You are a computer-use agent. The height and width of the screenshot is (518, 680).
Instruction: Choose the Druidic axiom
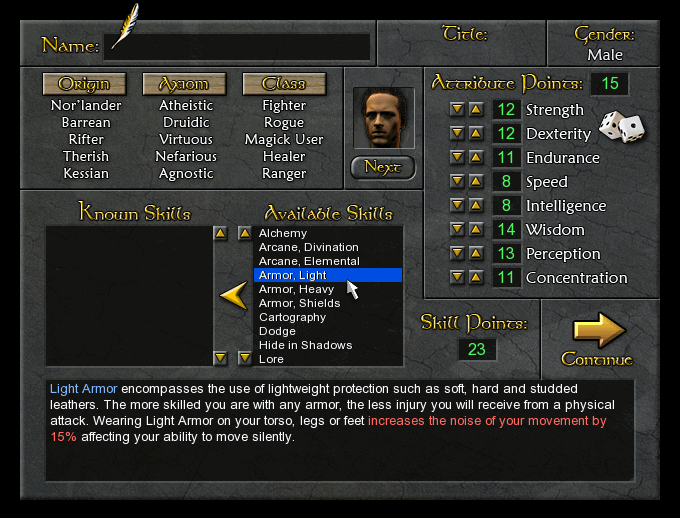tap(186, 122)
